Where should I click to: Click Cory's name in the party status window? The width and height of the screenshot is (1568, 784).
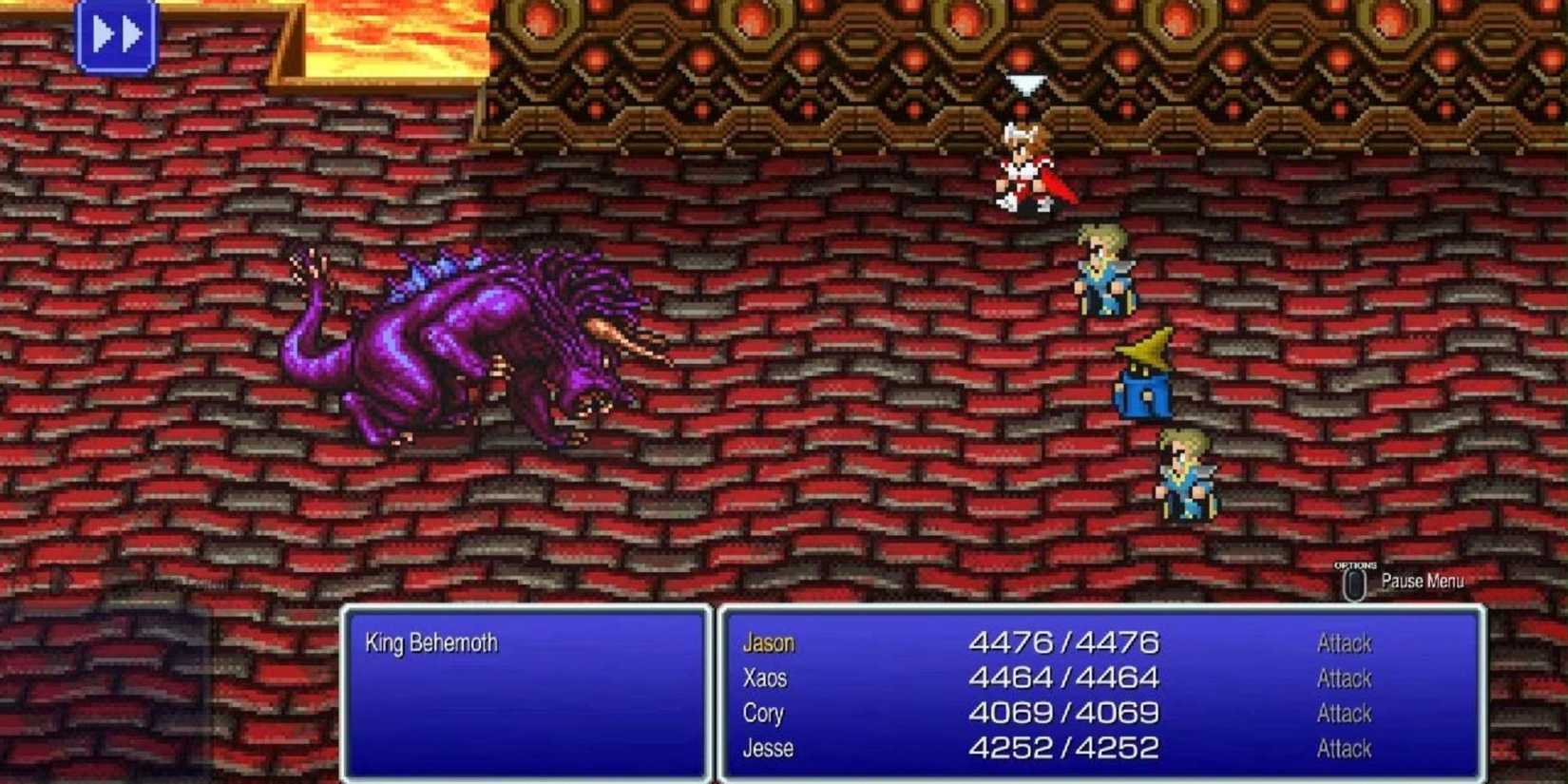coord(764,713)
